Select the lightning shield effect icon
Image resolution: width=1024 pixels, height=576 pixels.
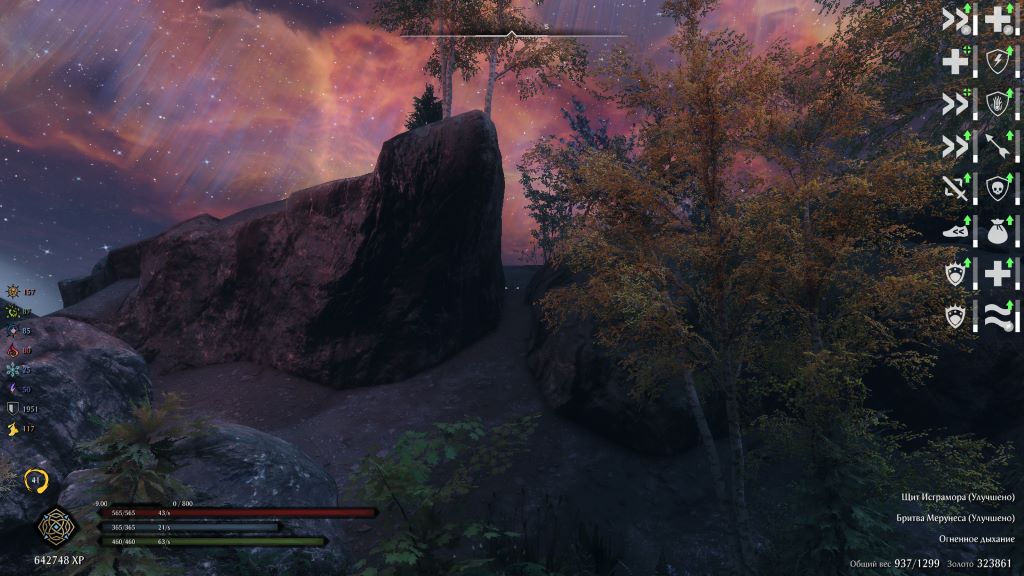tap(998, 61)
